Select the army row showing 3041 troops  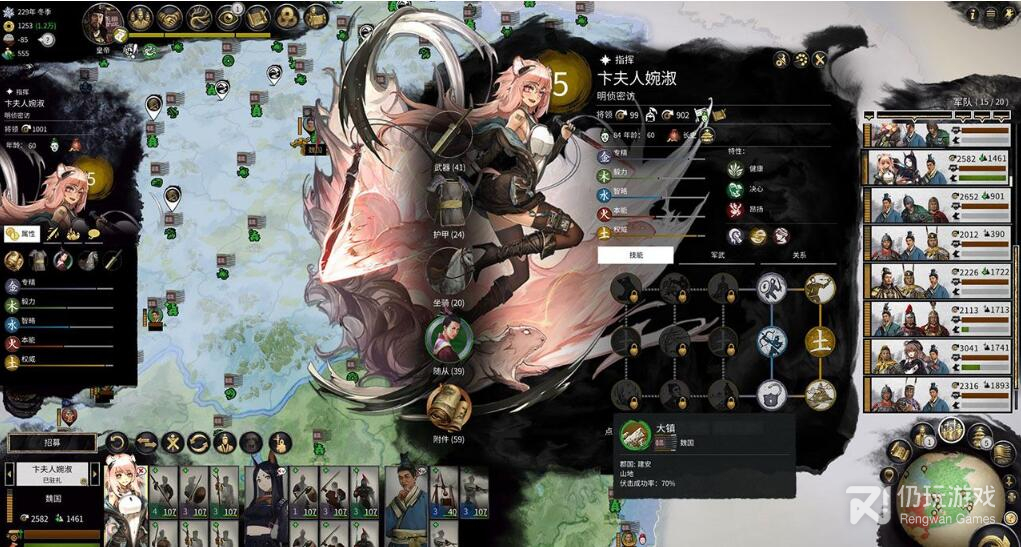[940, 357]
